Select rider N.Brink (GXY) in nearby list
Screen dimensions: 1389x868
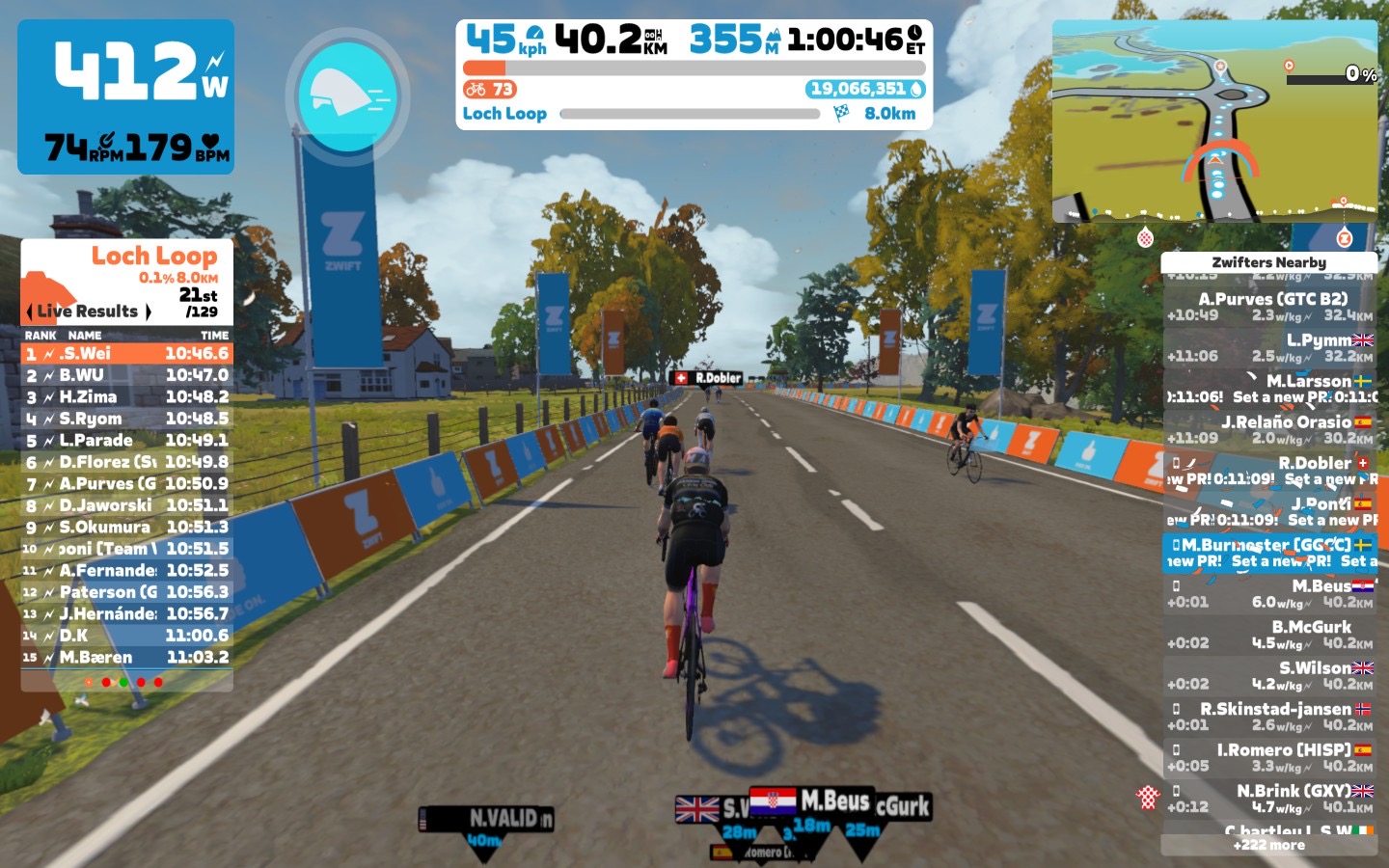(x=1268, y=799)
